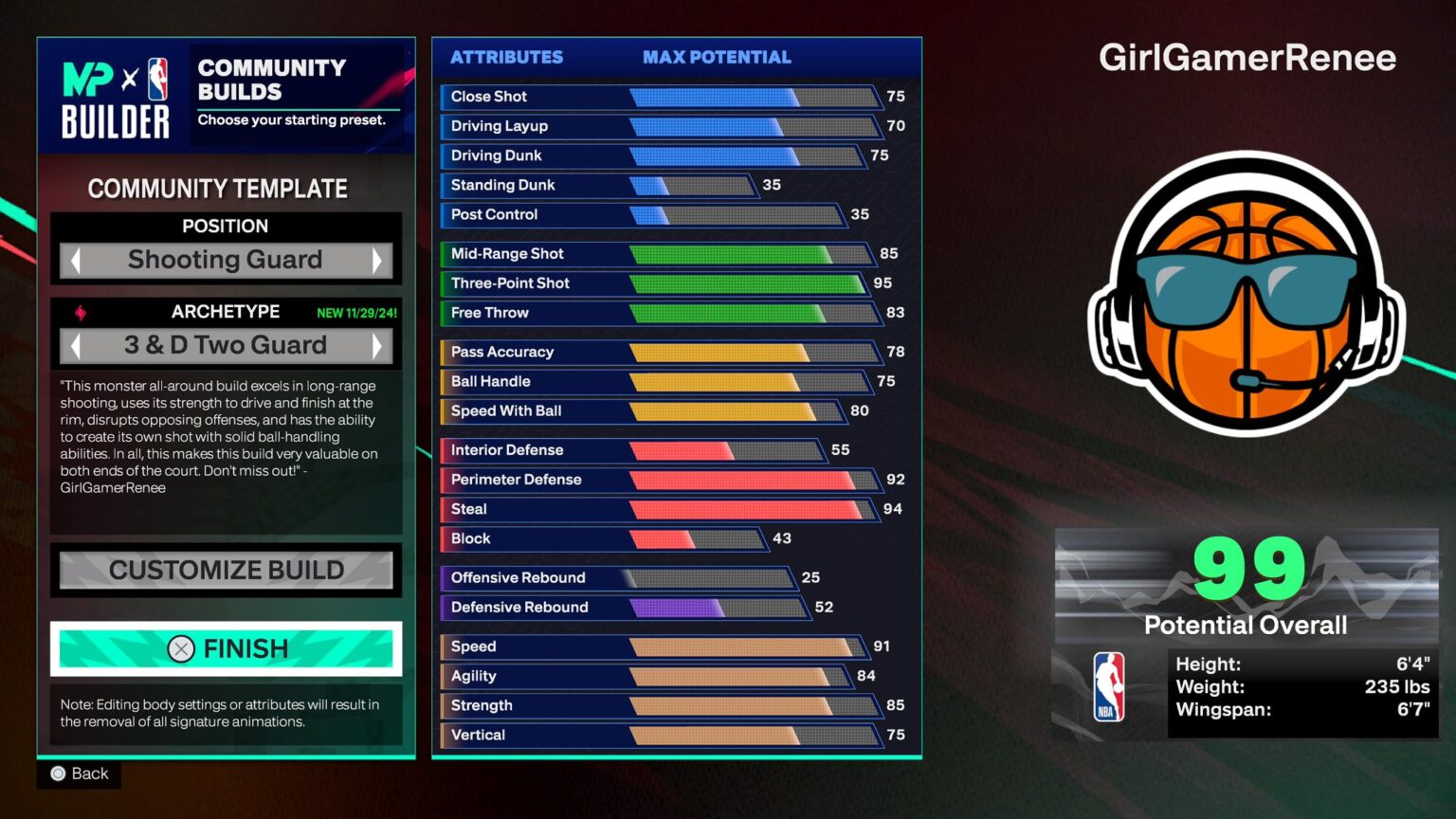Open the Shooting Guard position selector

pyautogui.click(x=226, y=260)
